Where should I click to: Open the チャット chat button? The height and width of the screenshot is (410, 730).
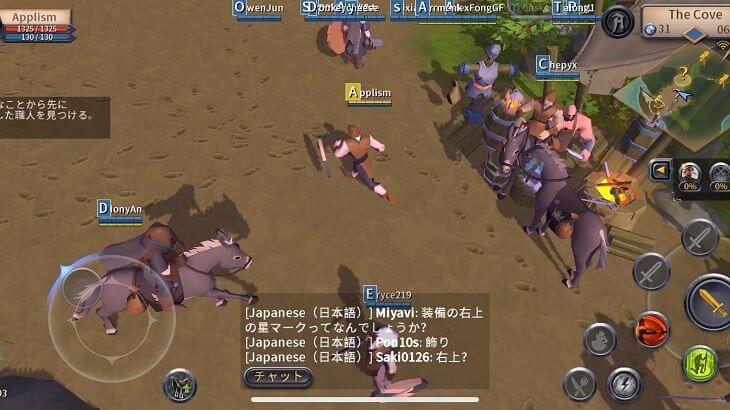(x=278, y=377)
